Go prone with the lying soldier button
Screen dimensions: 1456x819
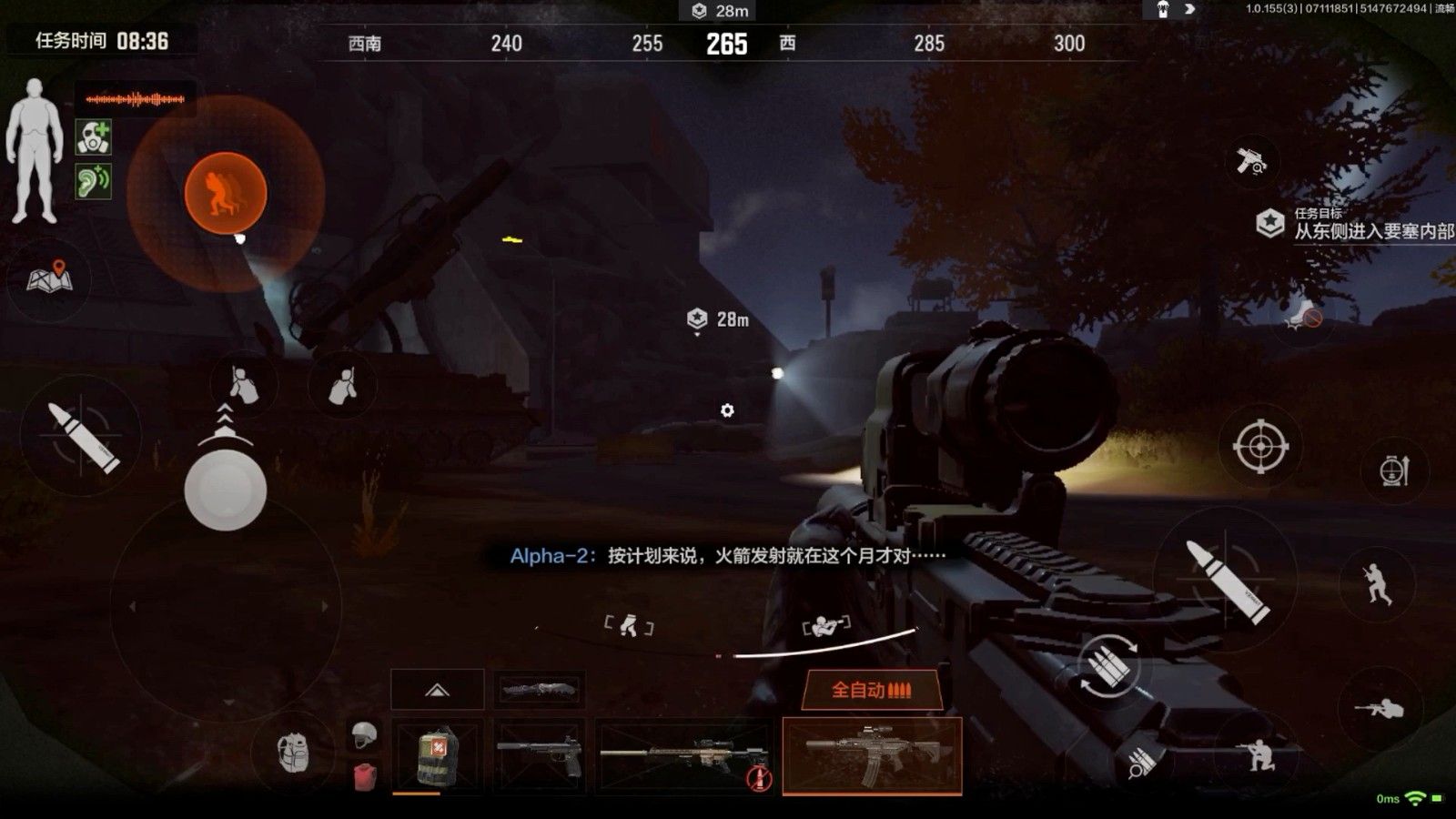[x=1379, y=707]
